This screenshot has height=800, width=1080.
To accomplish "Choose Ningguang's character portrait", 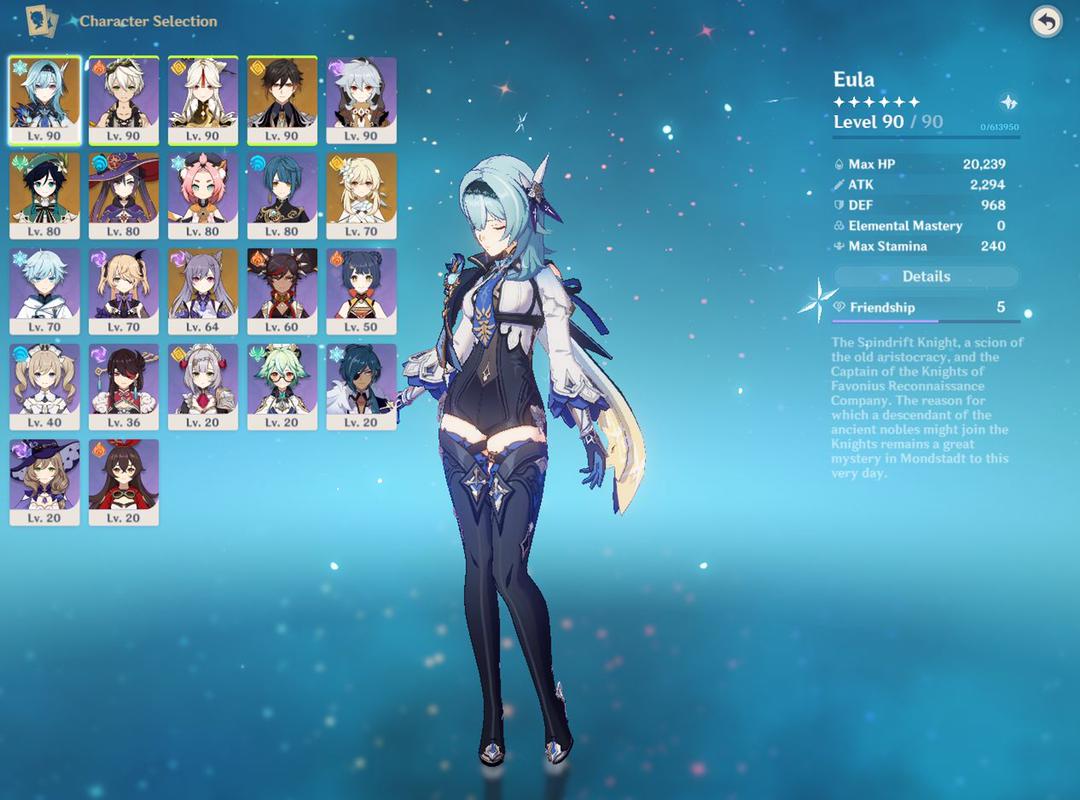I will [203, 98].
